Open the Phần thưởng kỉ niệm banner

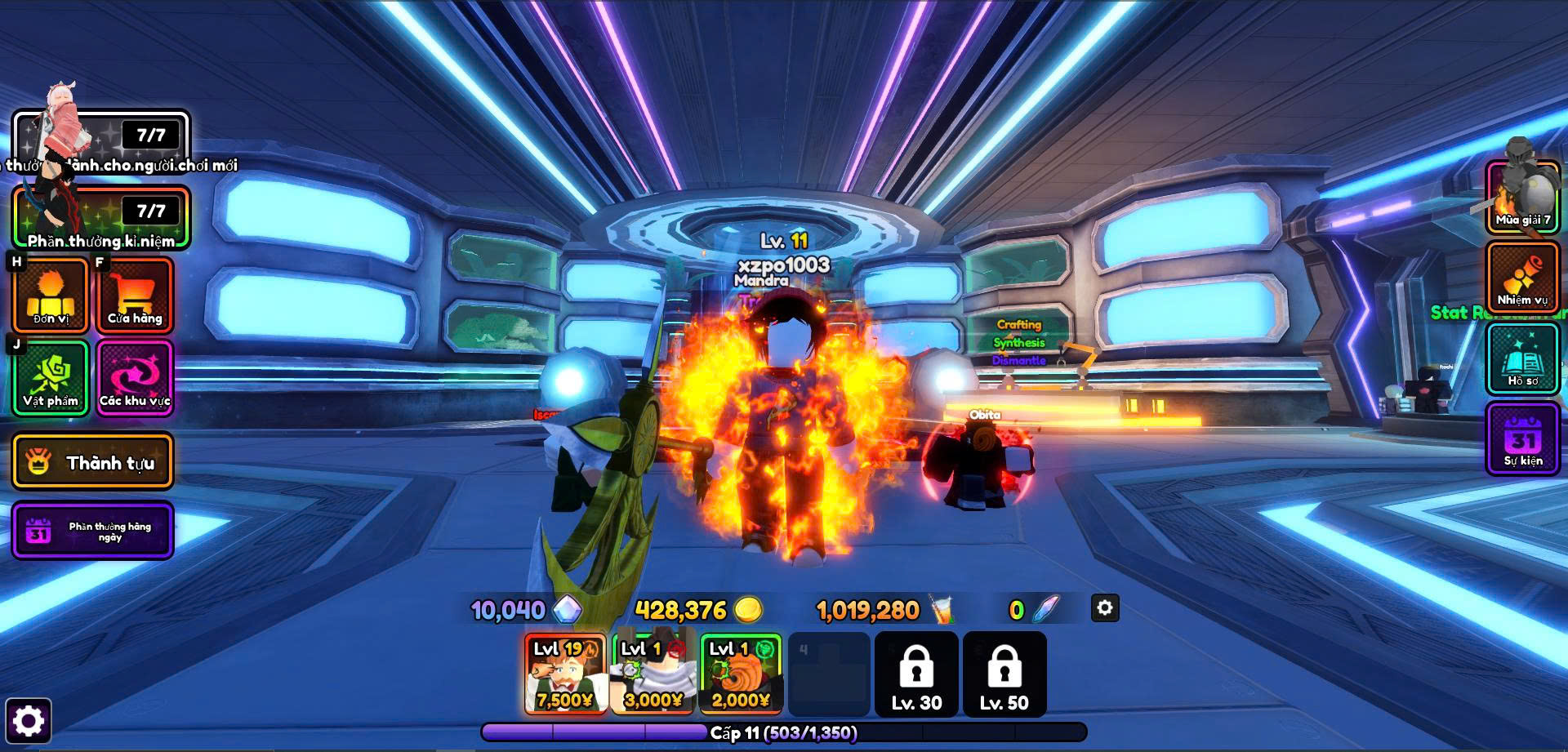tap(102, 217)
